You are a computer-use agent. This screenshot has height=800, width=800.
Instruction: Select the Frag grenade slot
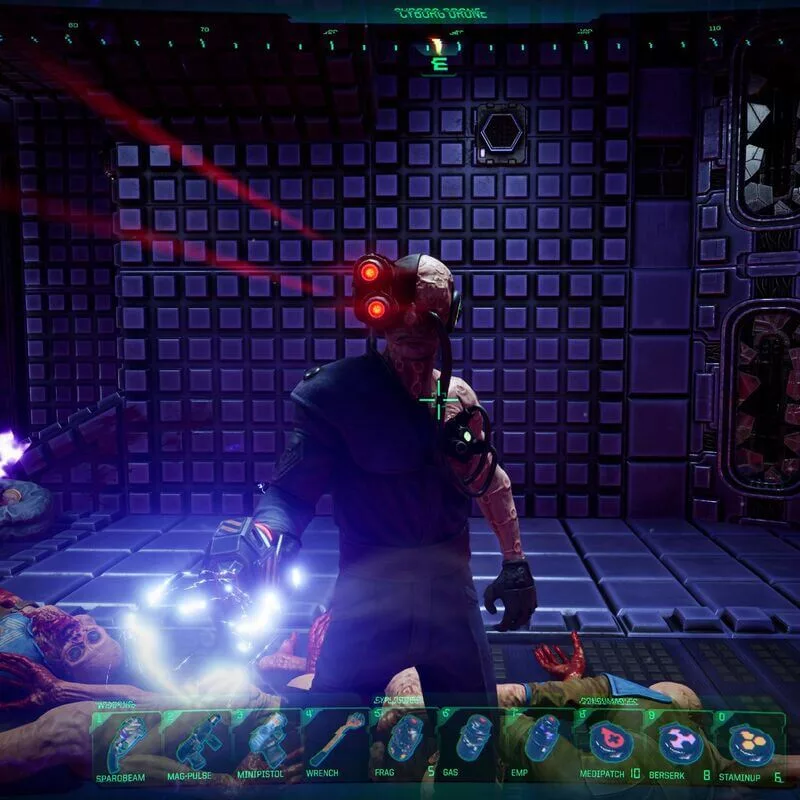tap(403, 744)
